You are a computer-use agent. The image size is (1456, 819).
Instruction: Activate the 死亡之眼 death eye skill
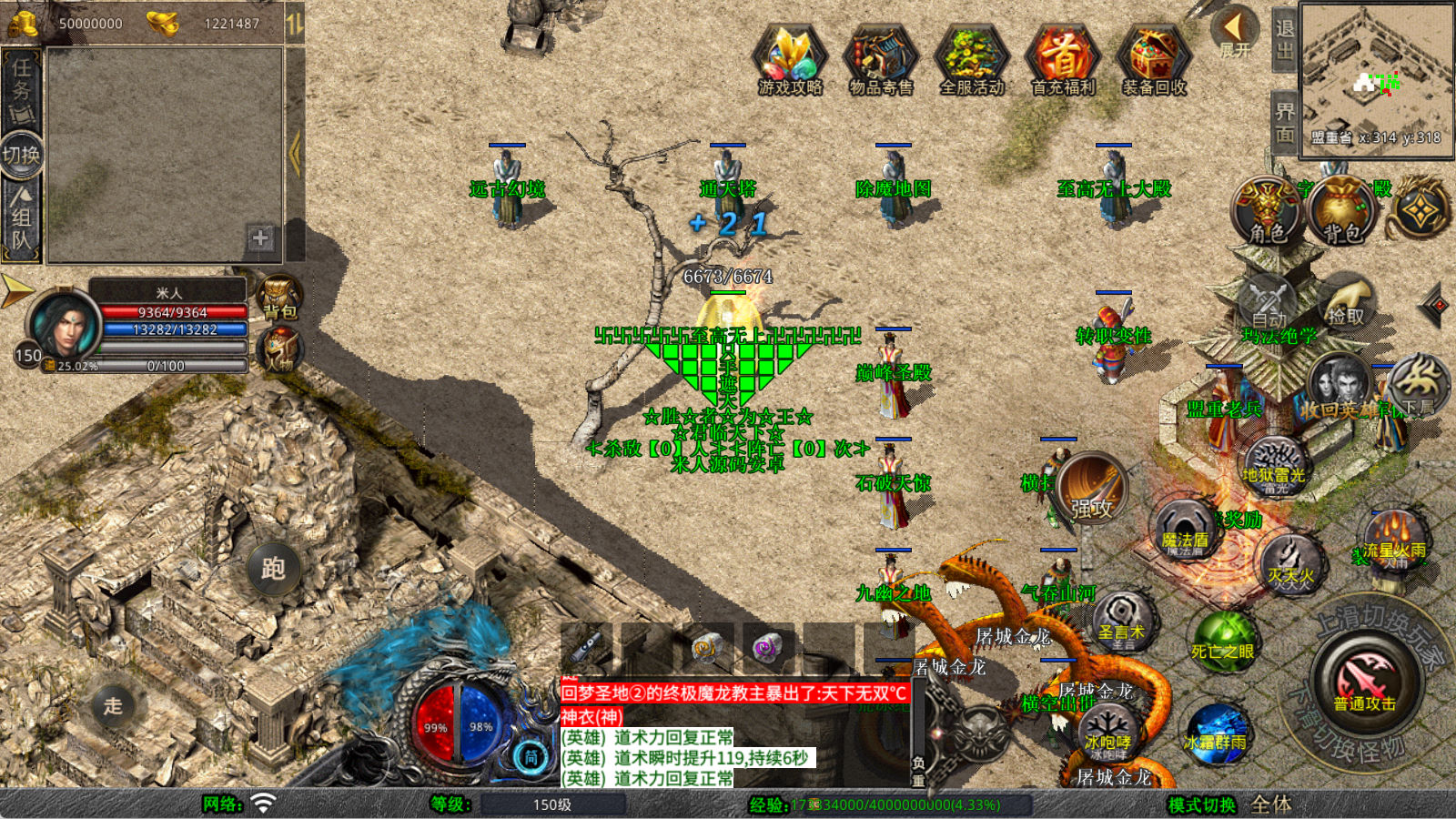point(1223,642)
